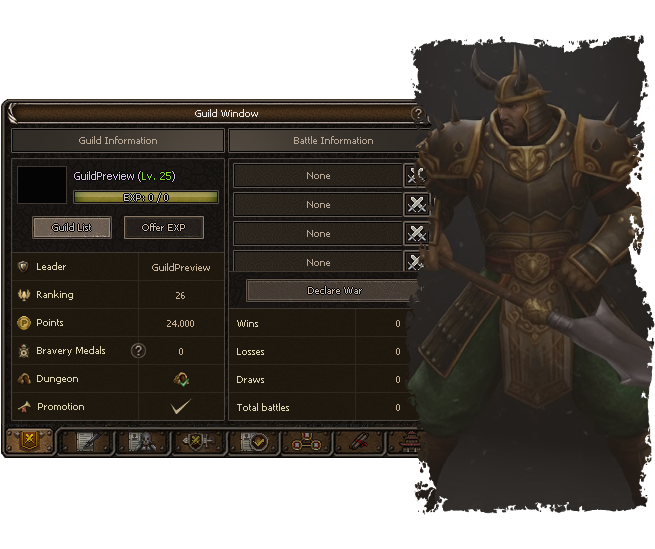Open the red pagoda building tab
This screenshot has width=655, height=549.
click(x=411, y=441)
